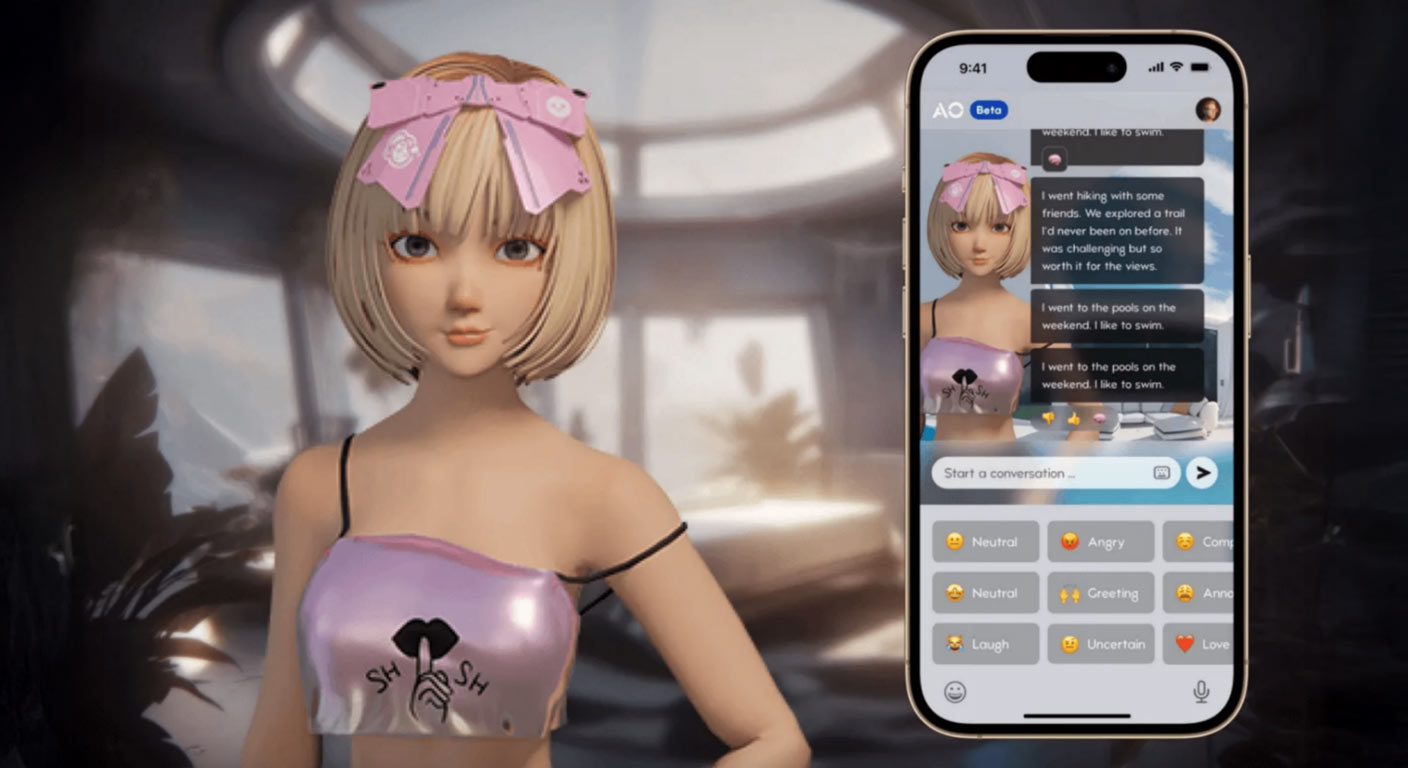The image size is (1408, 768).
Task: Tap the pink brain icon beside the chat bubble
Action: click(x=1054, y=158)
